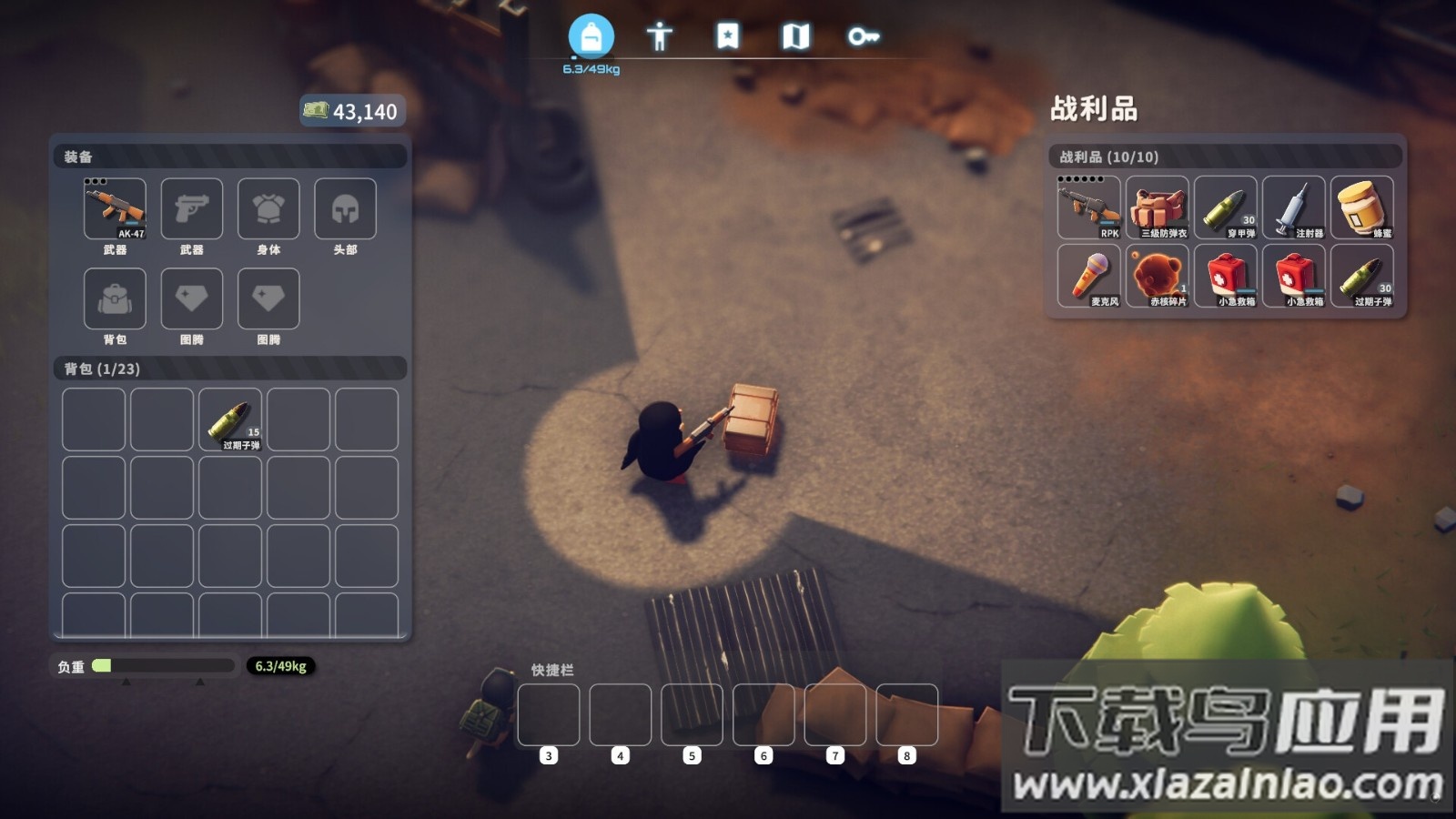
Task: Pick the microphone from the loot
Action: click(1088, 276)
